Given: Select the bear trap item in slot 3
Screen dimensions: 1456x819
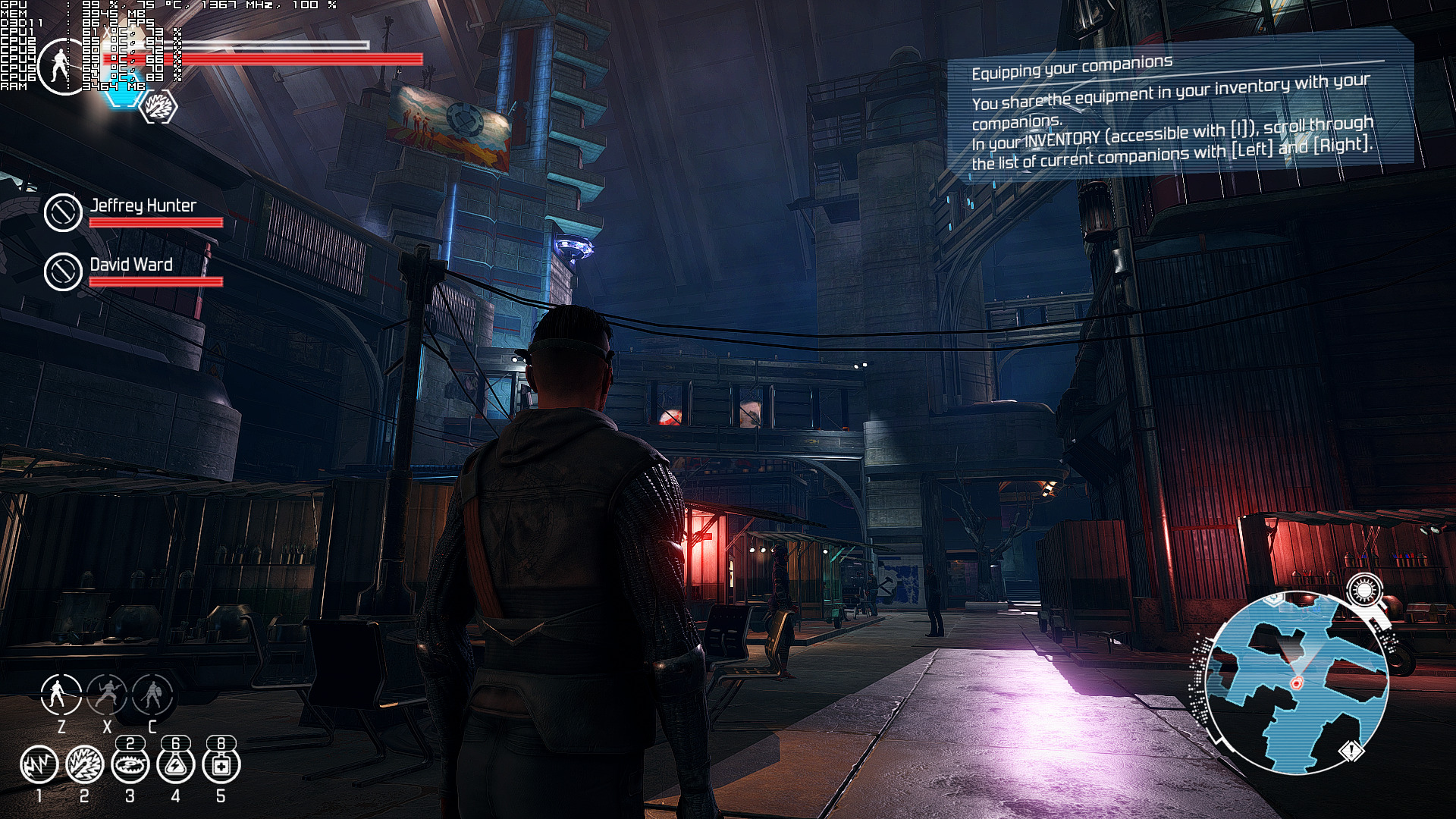Looking at the screenshot, I should click(x=130, y=764).
